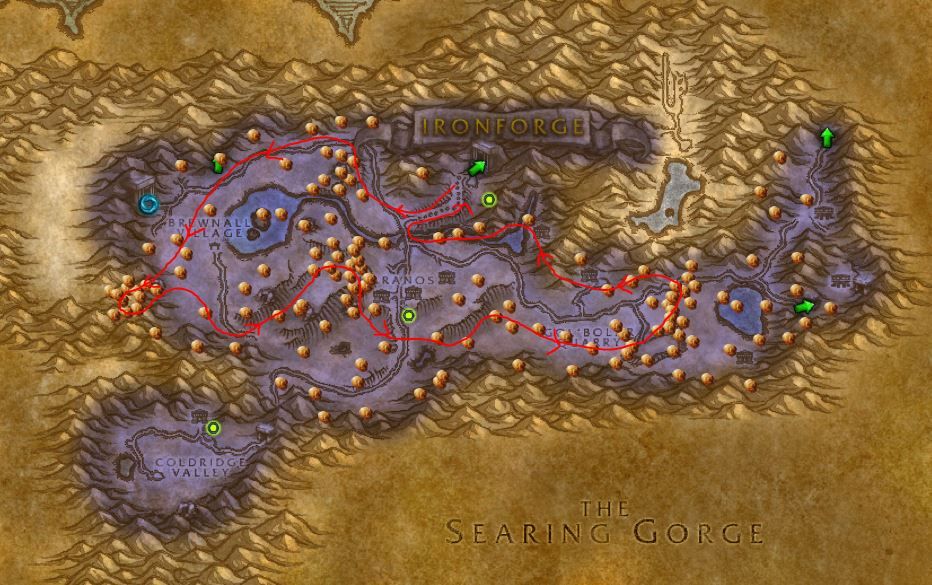
Task: Select the green circle marker below Kharanos
Action: (407, 316)
